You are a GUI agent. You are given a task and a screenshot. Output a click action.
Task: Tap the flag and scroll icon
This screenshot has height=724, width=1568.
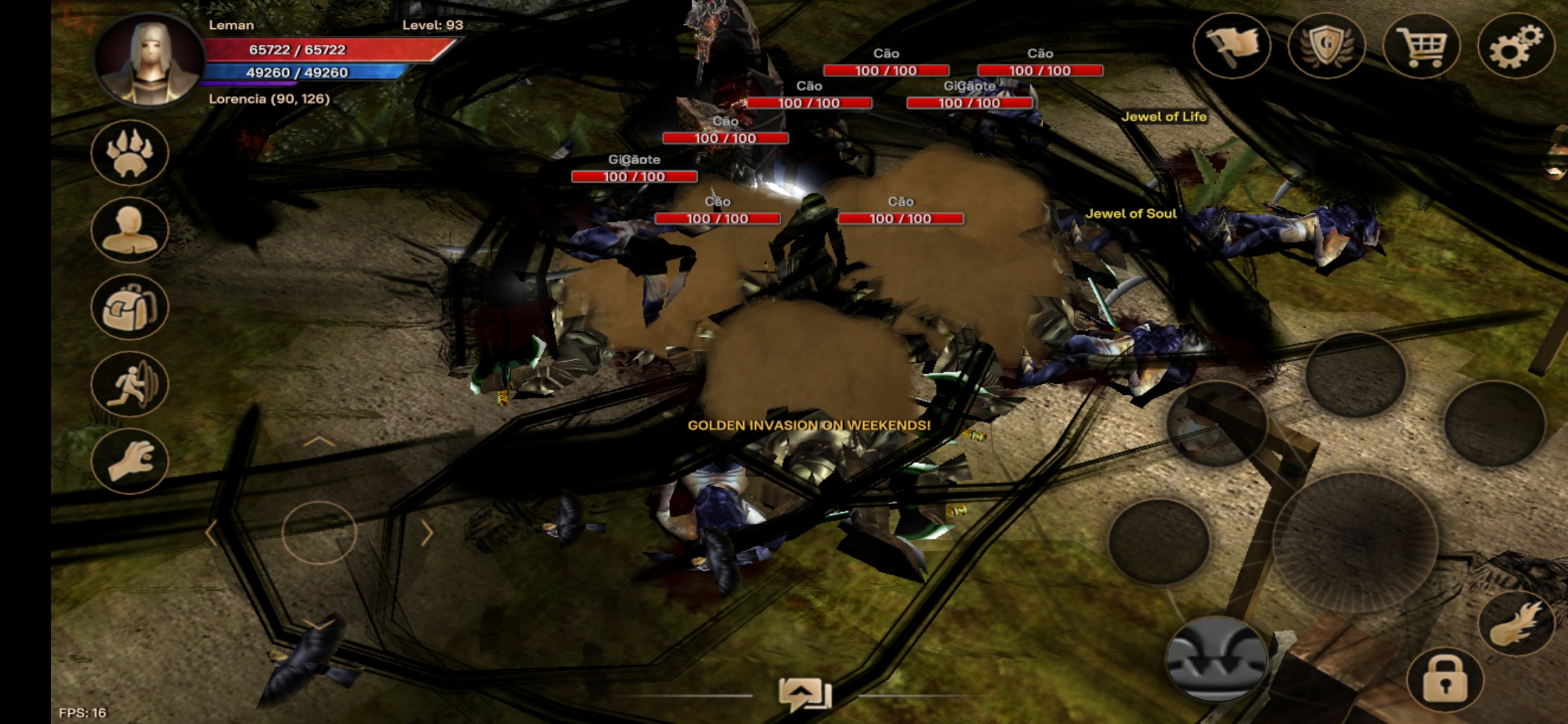point(1232,46)
